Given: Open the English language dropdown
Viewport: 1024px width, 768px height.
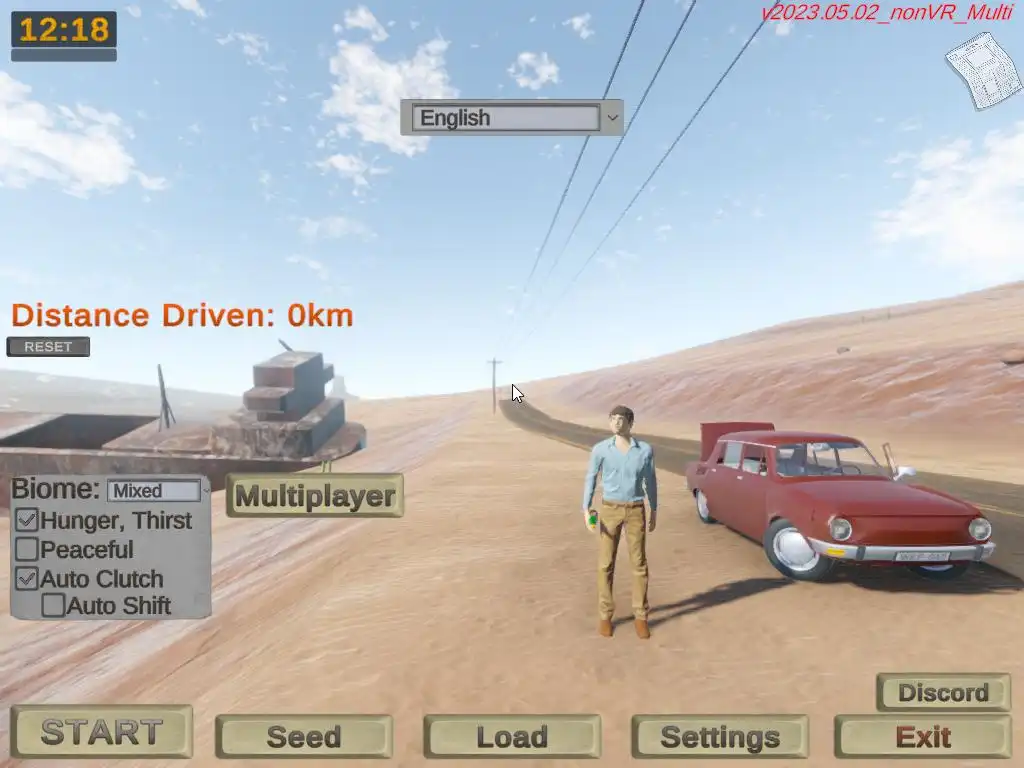Looking at the screenshot, I should click(x=511, y=118).
